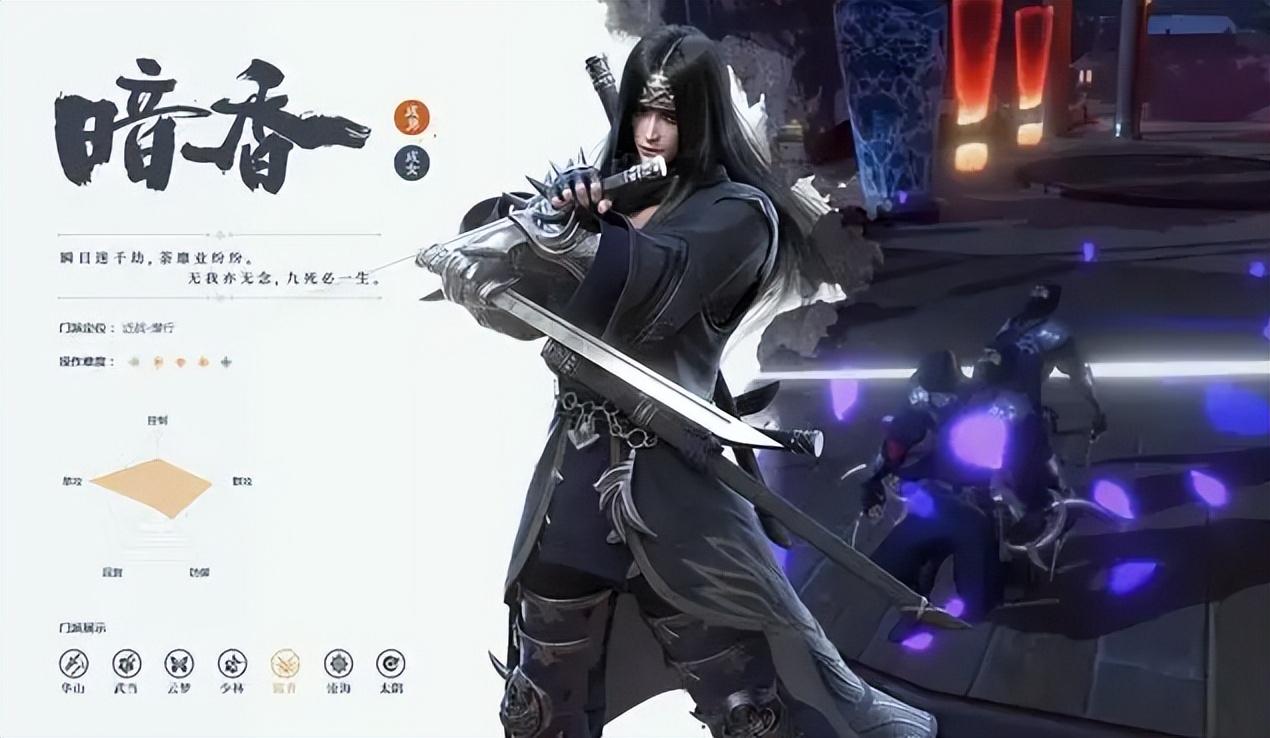Select the orange 成男 male body button

411,117
